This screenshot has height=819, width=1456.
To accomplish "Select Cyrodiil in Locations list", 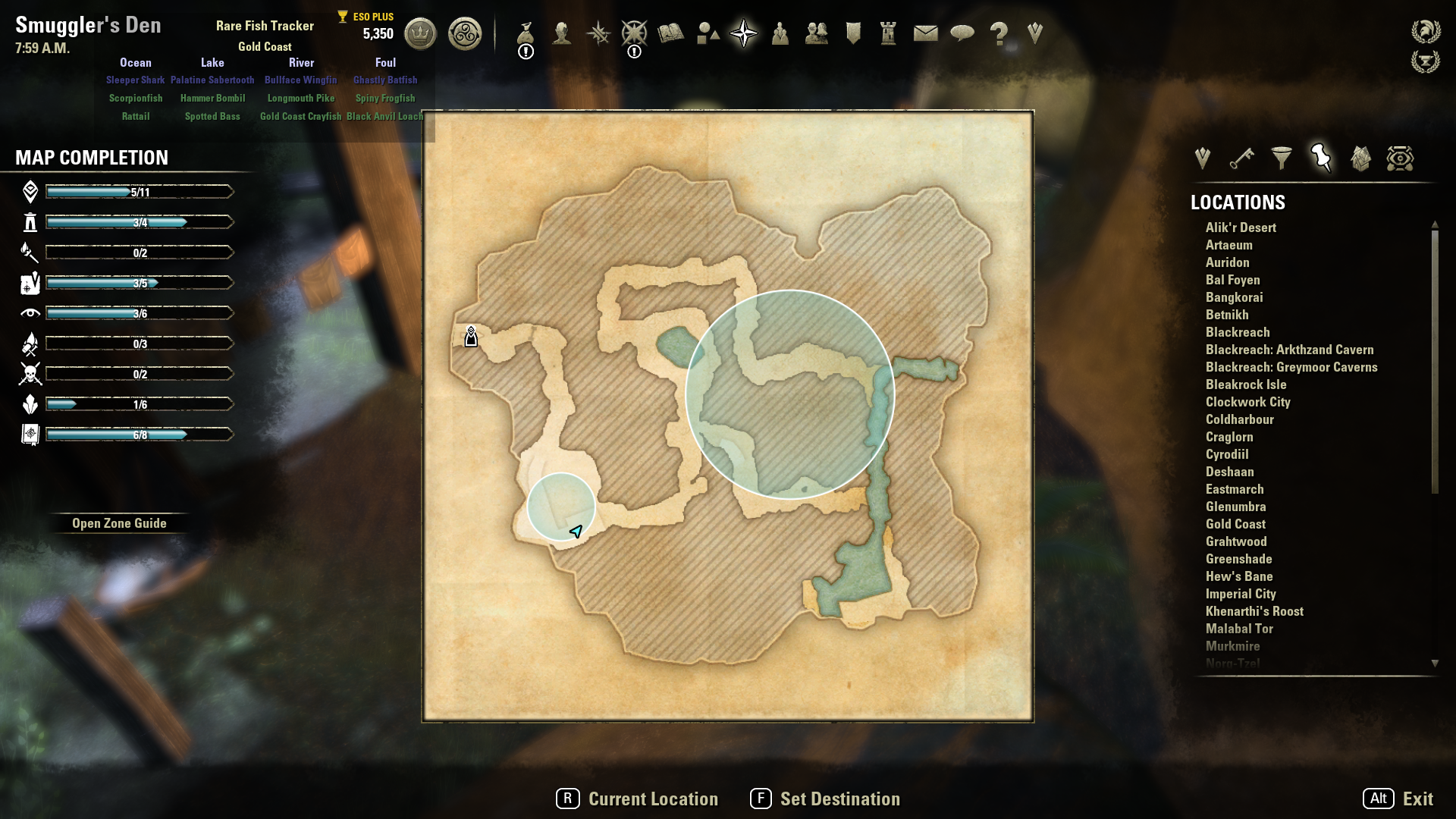I will point(1227,454).
